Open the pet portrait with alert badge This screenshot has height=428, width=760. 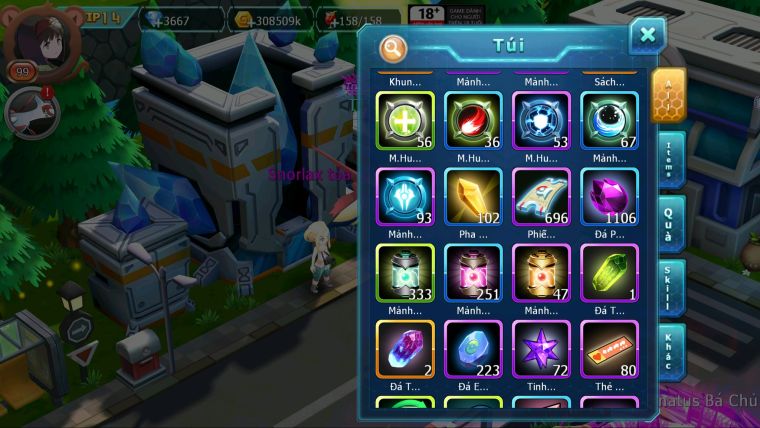(x=28, y=110)
